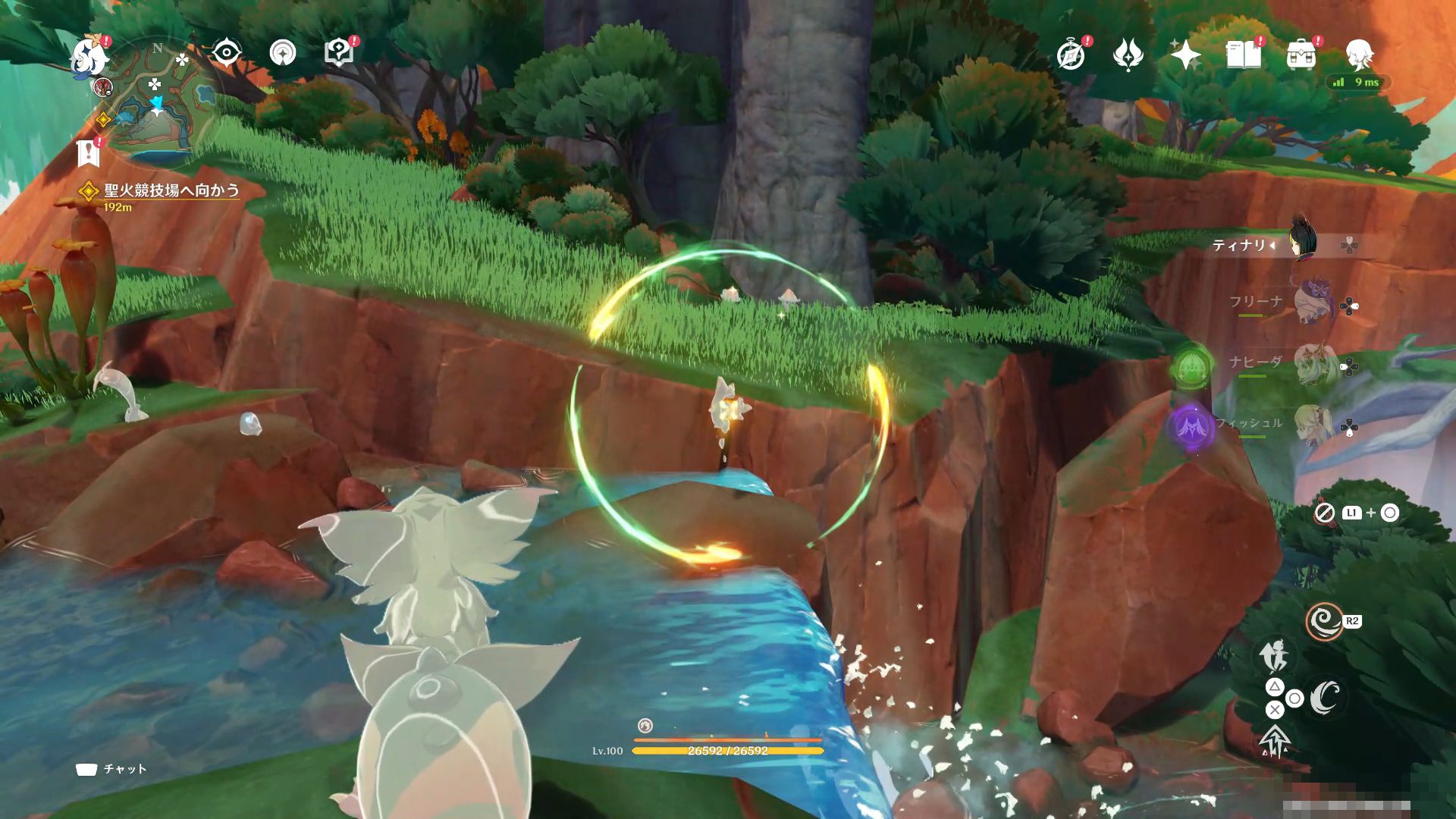The image size is (1456, 819).
Task: Activate the swirl elemental burst icon
Action: point(1324,622)
